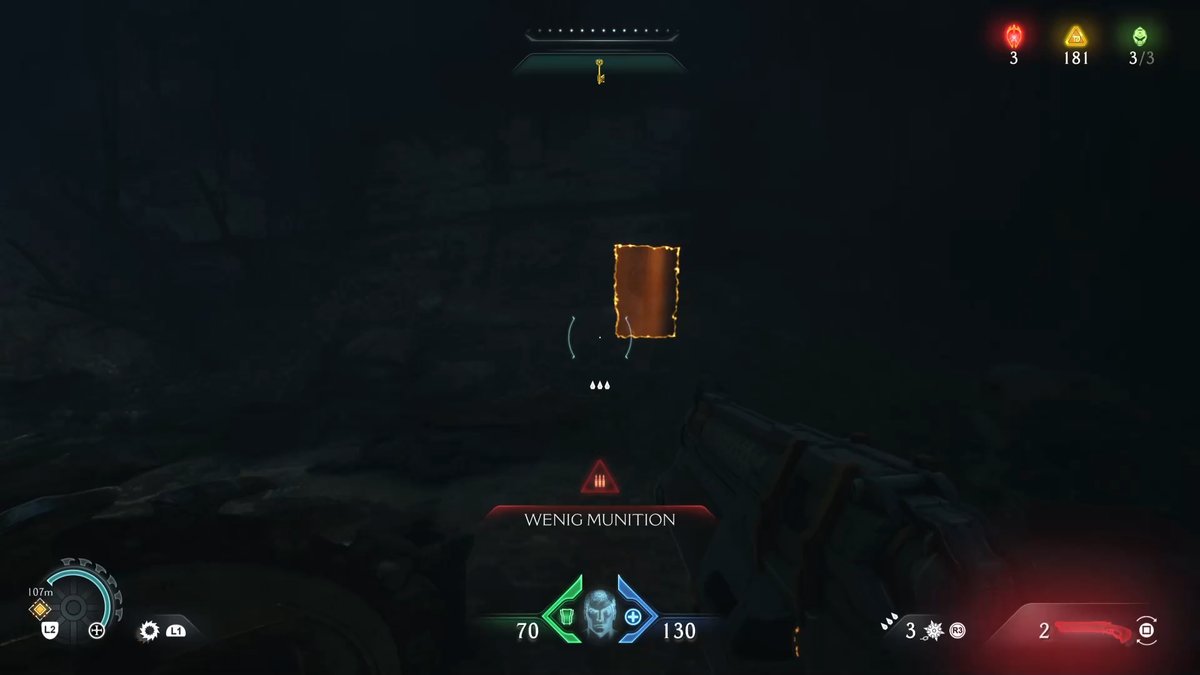
Task: Click the red witchfire flame icon
Action: click(1013, 37)
